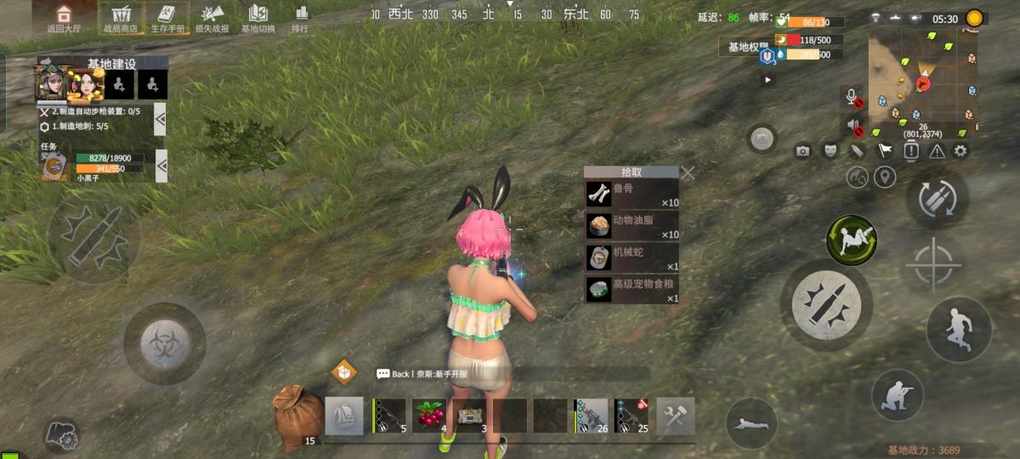Open the minimap
The height and width of the screenshot is (459, 1020).
tap(920, 80)
